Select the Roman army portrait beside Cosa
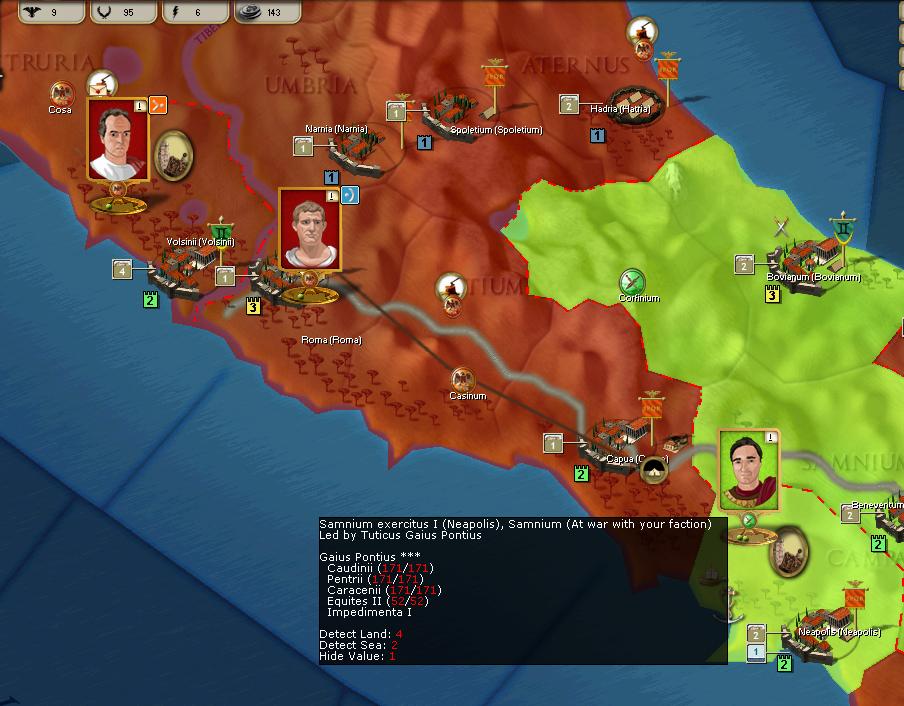This screenshot has width=904, height=706. [118, 139]
